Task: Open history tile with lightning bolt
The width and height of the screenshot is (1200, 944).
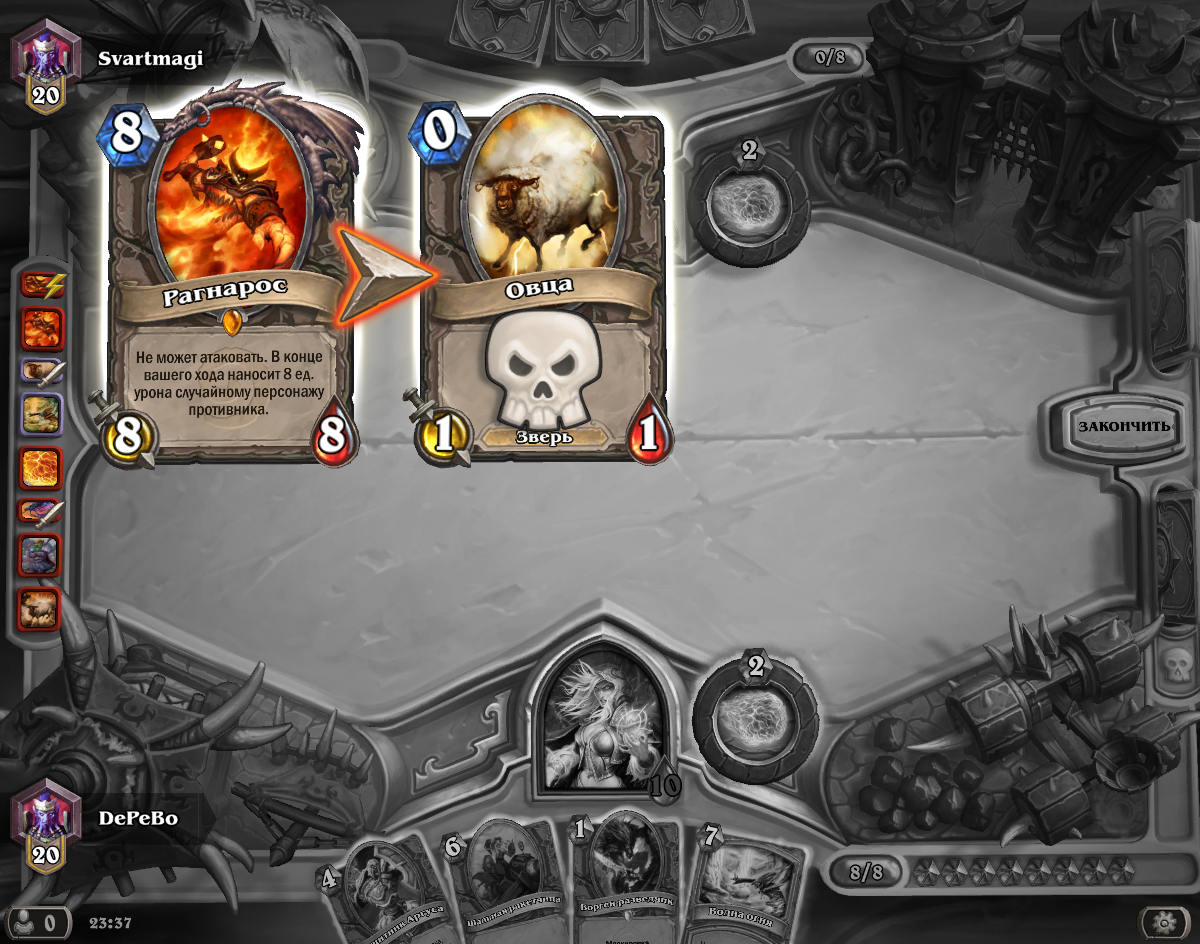Action: click(42, 286)
